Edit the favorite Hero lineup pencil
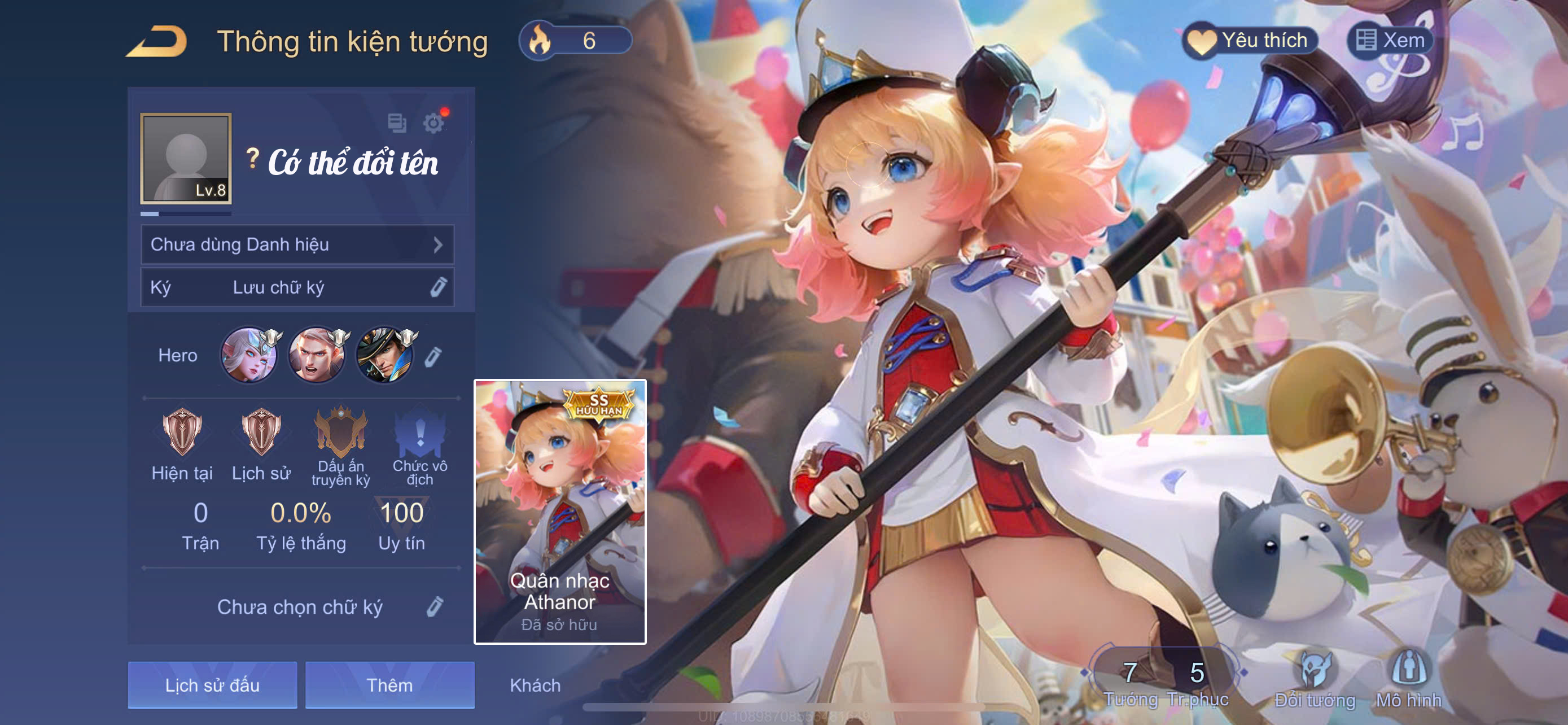 tap(432, 357)
